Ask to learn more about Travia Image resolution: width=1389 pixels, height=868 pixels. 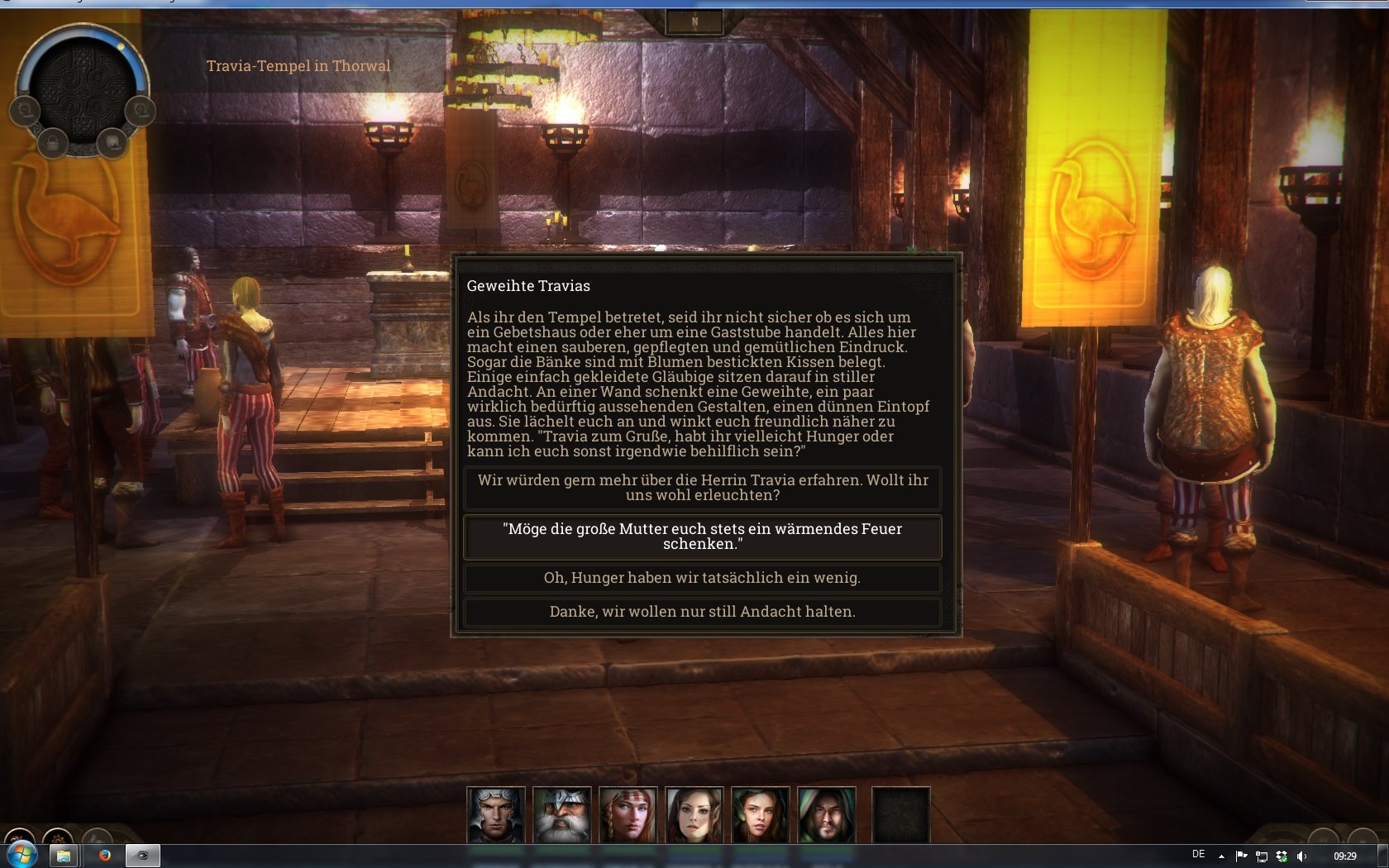(703, 488)
